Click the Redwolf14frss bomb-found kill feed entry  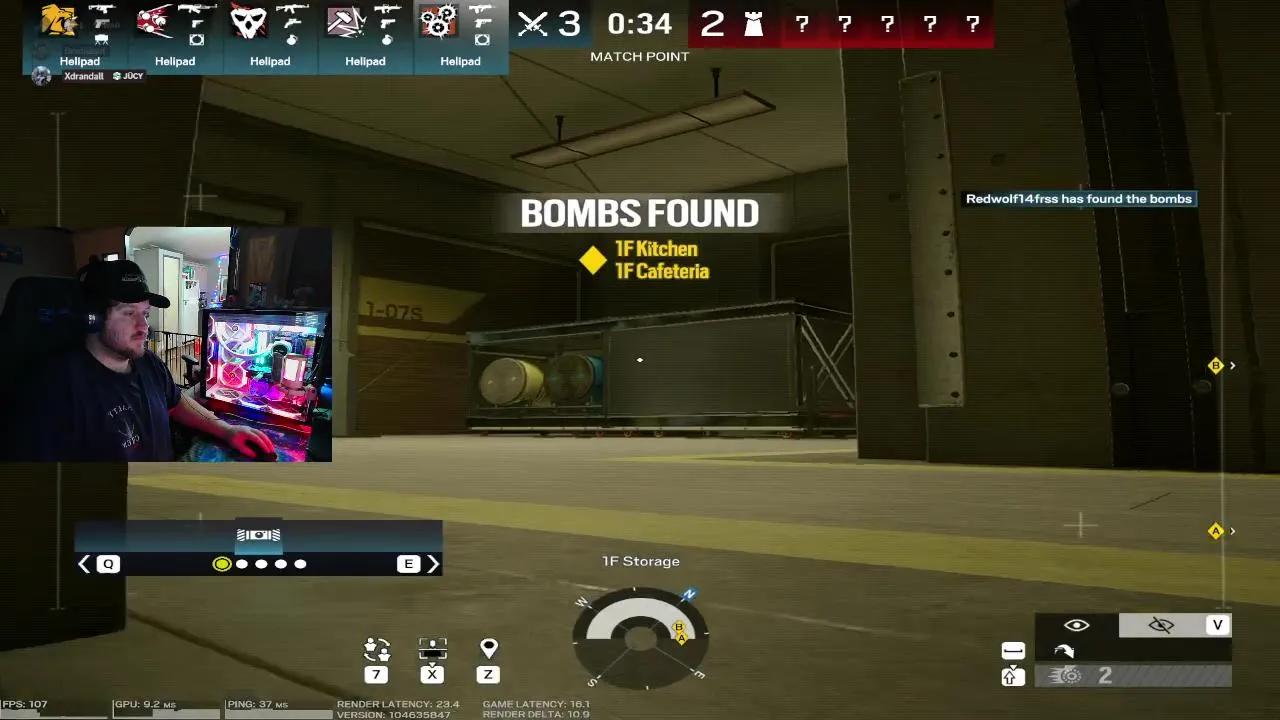[1079, 198]
